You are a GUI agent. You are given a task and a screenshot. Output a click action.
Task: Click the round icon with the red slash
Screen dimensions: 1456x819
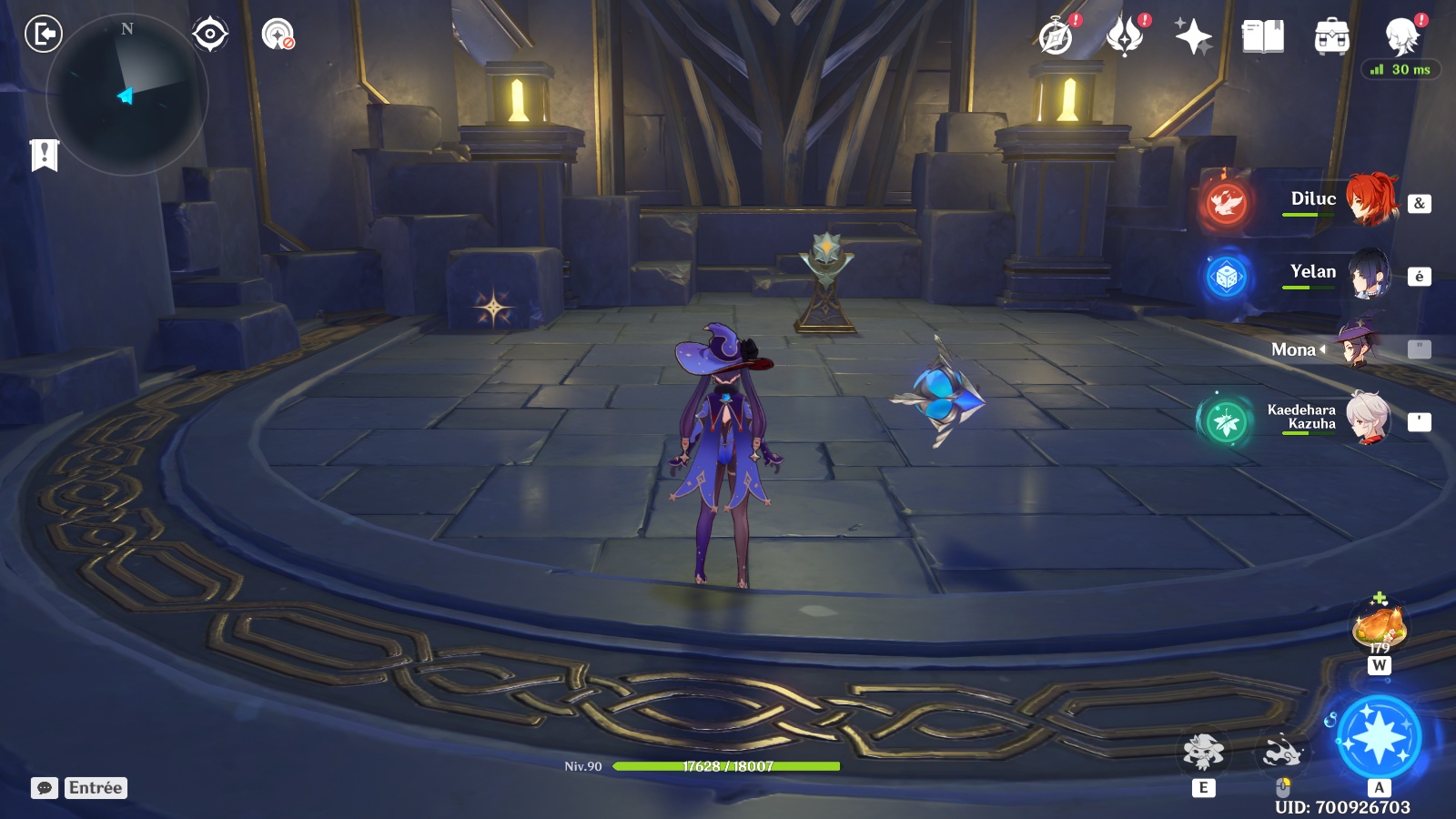tap(278, 35)
